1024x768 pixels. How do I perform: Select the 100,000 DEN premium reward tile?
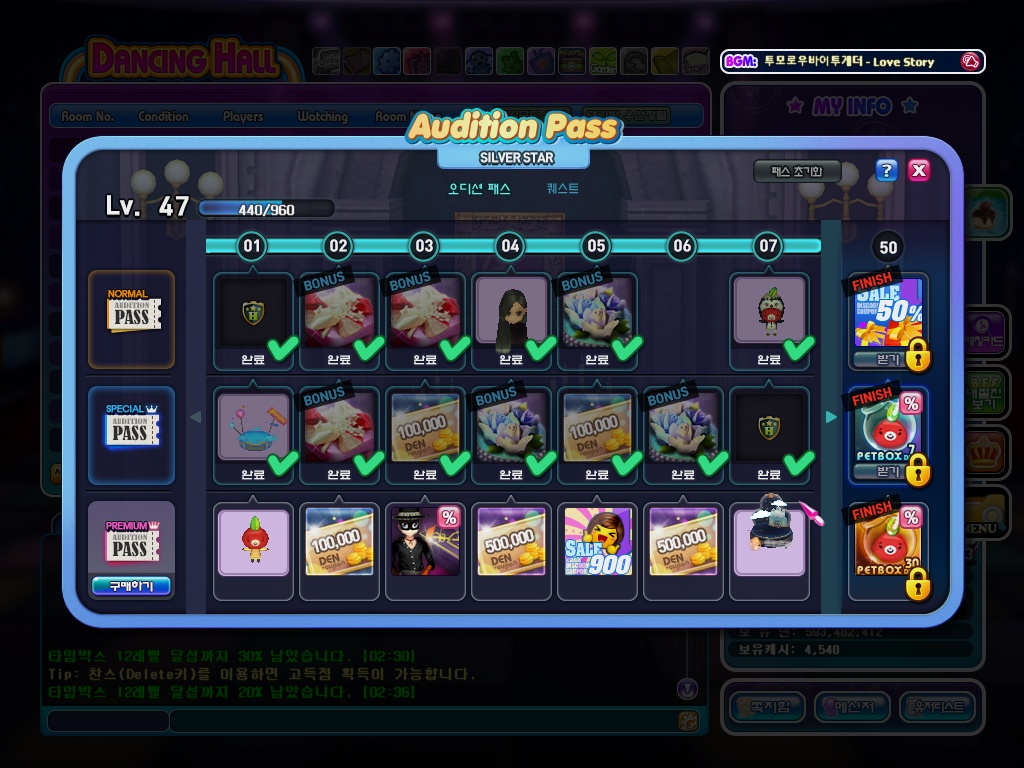[339, 543]
